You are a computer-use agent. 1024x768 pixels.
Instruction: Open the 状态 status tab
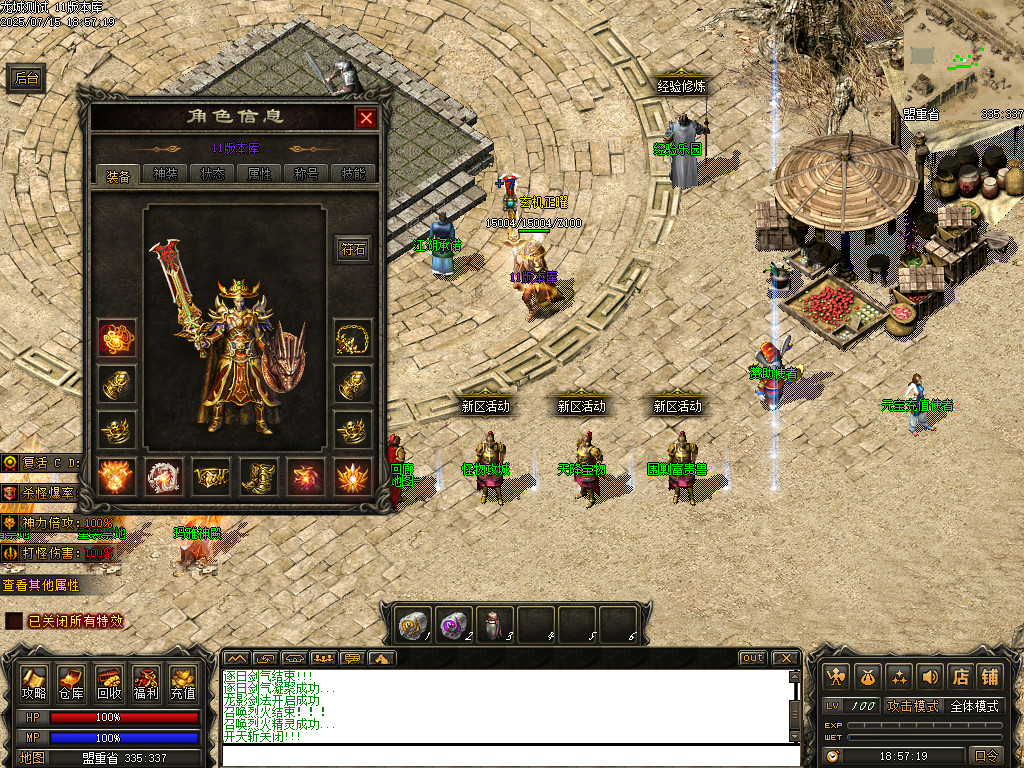coord(212,175)
